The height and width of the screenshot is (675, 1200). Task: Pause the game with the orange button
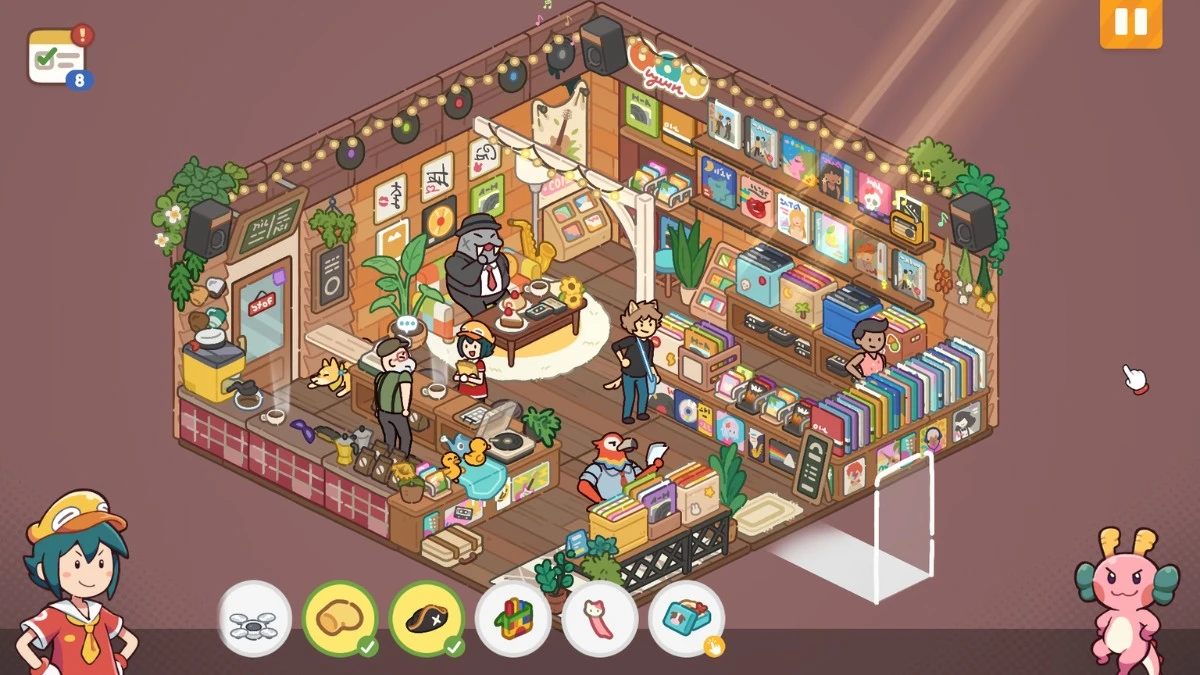[1131, 22]
